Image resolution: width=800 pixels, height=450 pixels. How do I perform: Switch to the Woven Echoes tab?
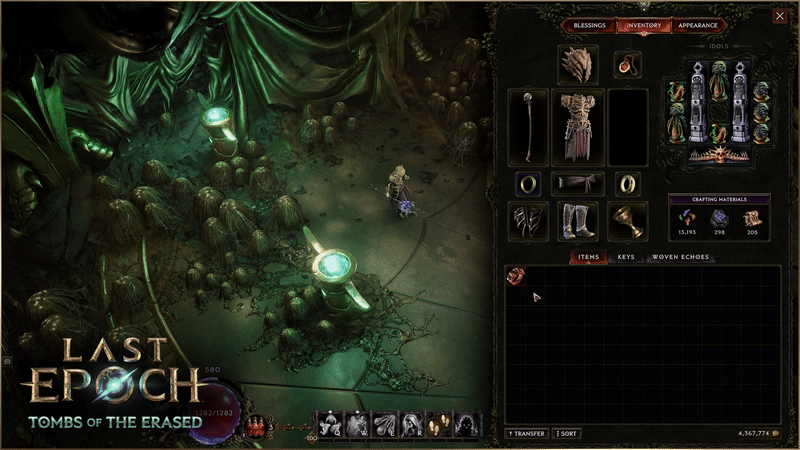pos(680,257)
